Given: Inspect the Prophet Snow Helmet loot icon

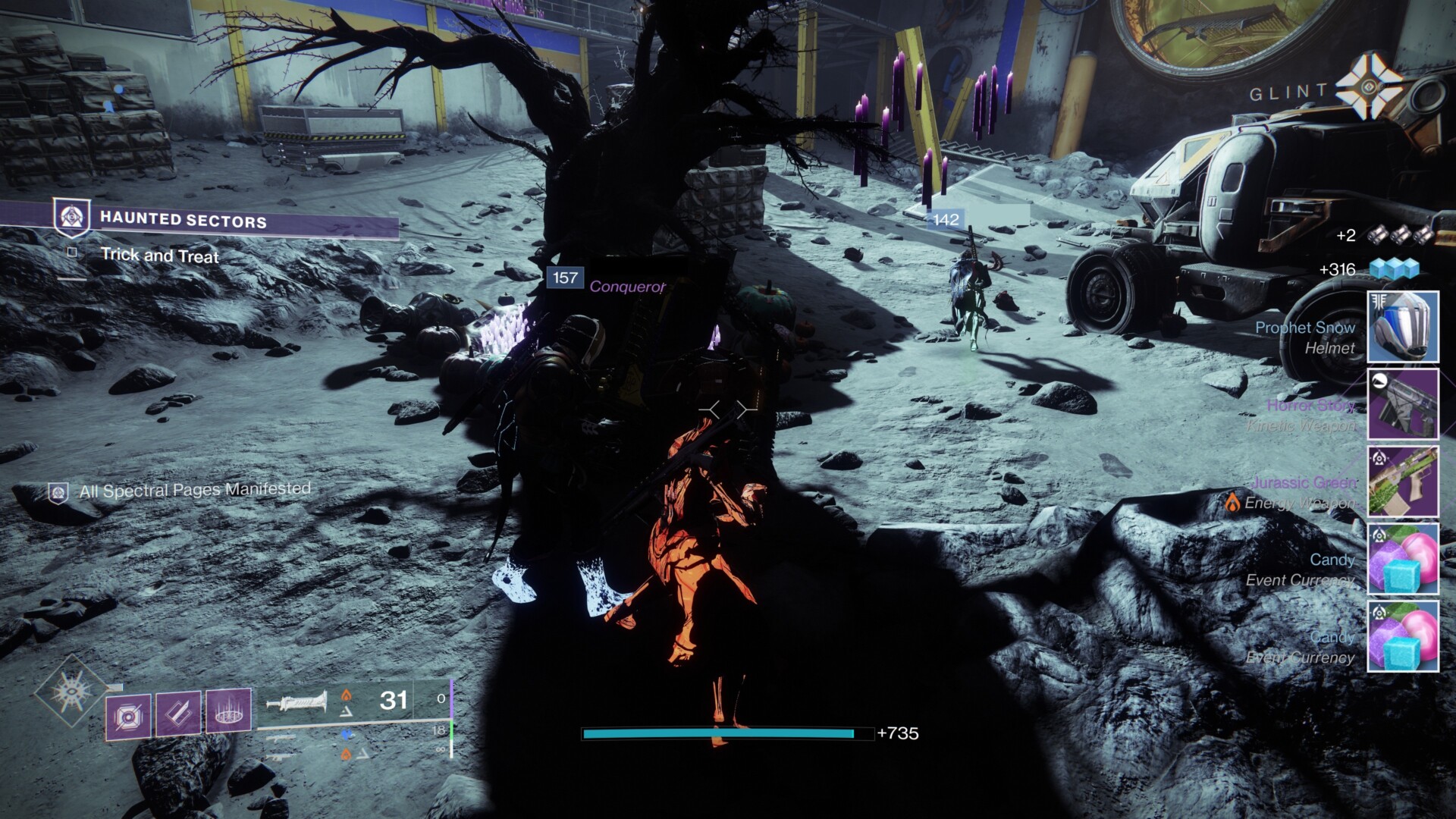Looking at the screenshot, I should tap(1402, 327).
